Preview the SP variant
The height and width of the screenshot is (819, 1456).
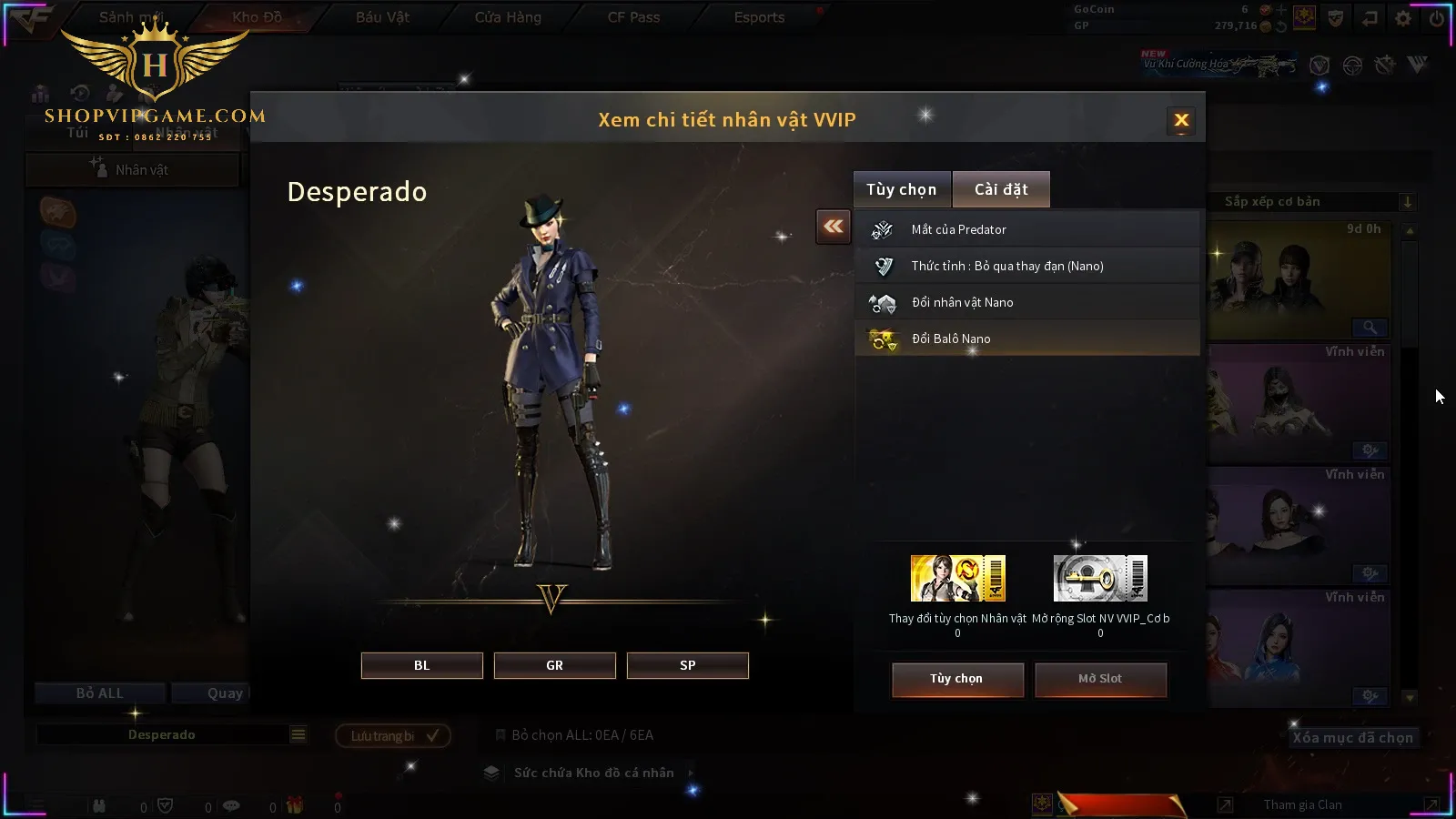(x=687, y=665)
